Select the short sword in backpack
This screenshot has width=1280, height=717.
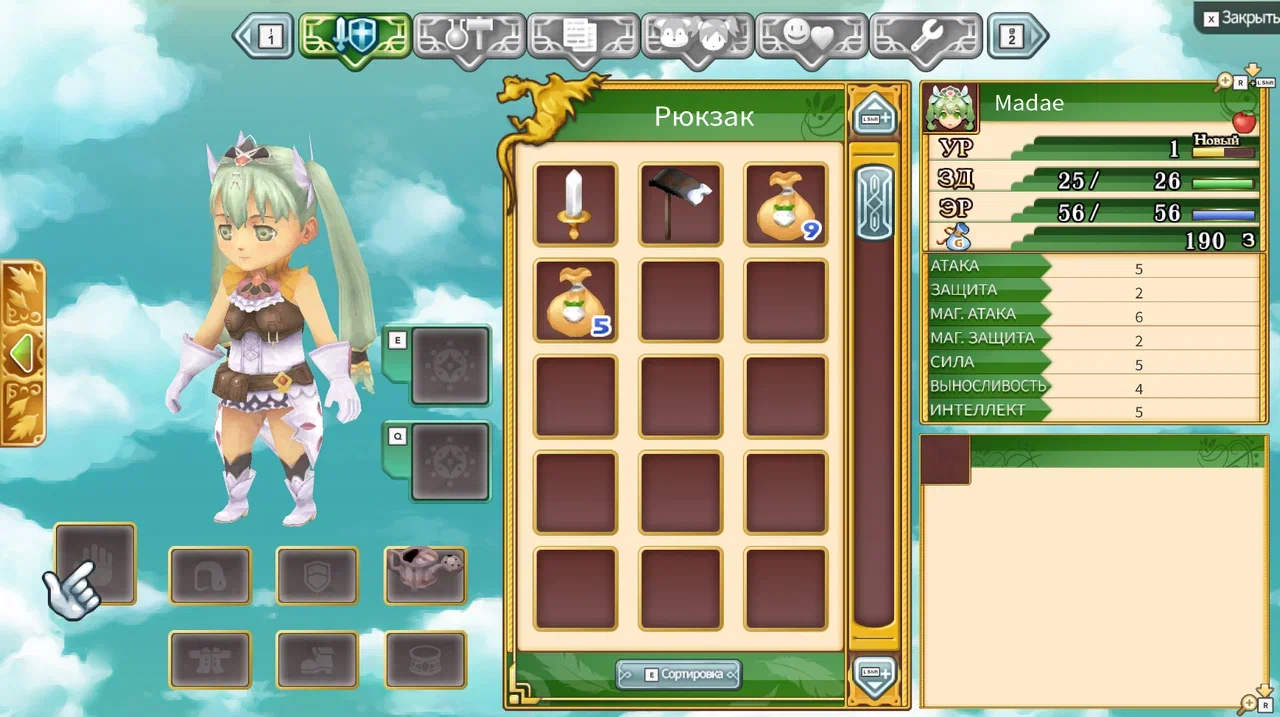point(575,204)
